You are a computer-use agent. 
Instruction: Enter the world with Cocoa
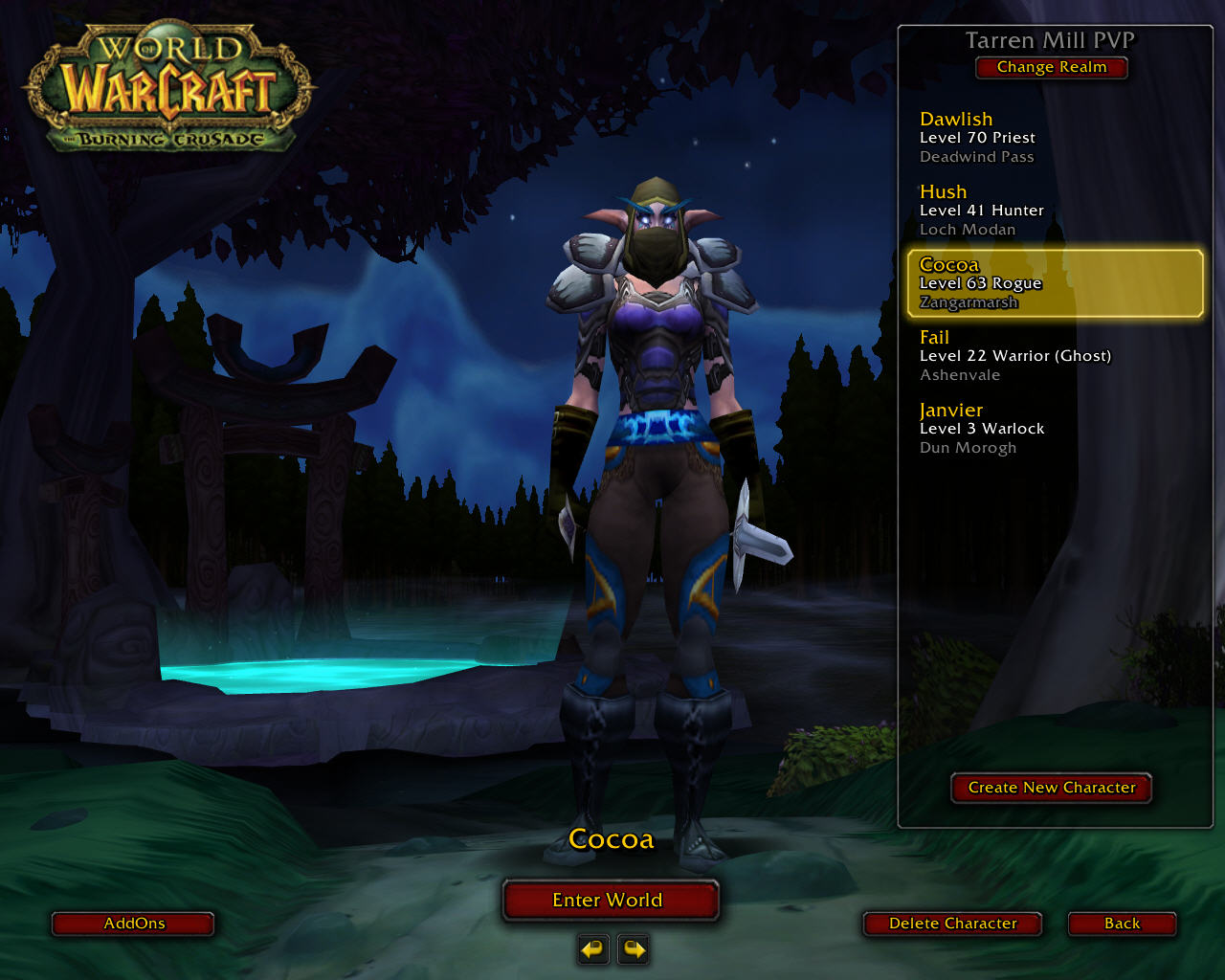click(609, 901)
